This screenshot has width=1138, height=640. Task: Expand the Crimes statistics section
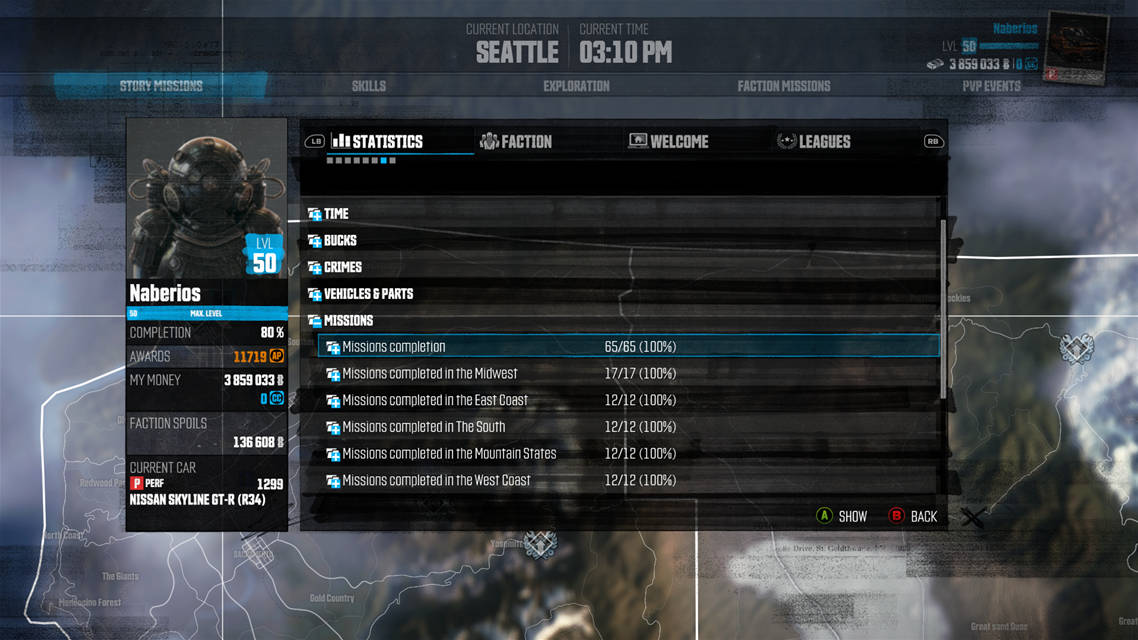tap(343, 268)
